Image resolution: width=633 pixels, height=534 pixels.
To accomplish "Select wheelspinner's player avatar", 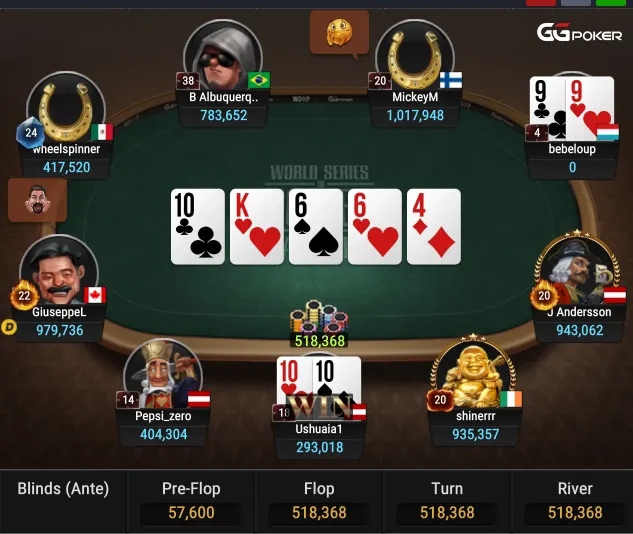I will point(66,108).
